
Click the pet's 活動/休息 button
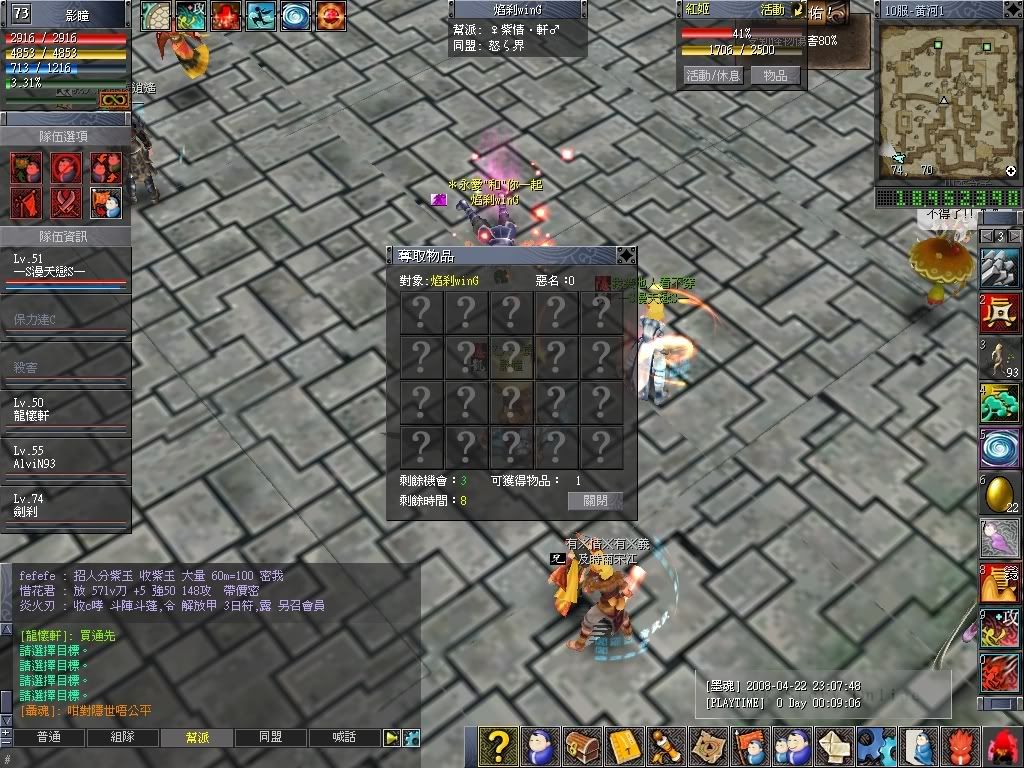click(712, 75)
